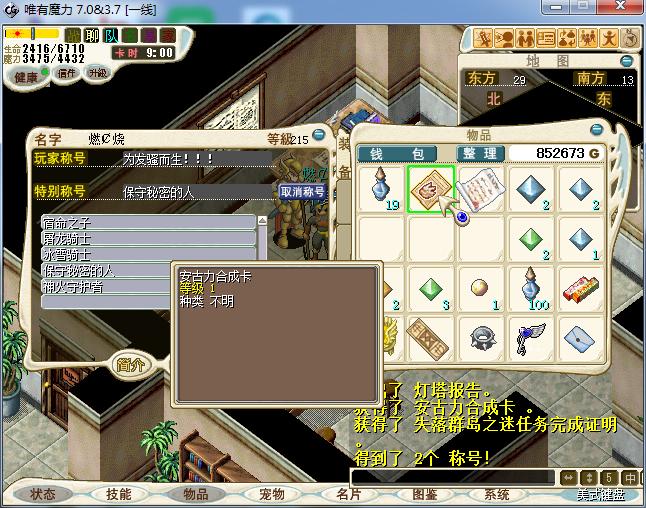Choose the 屠龙骑士 title row
The width and height of the screenshot is (646, 508).
click(148, 238)
